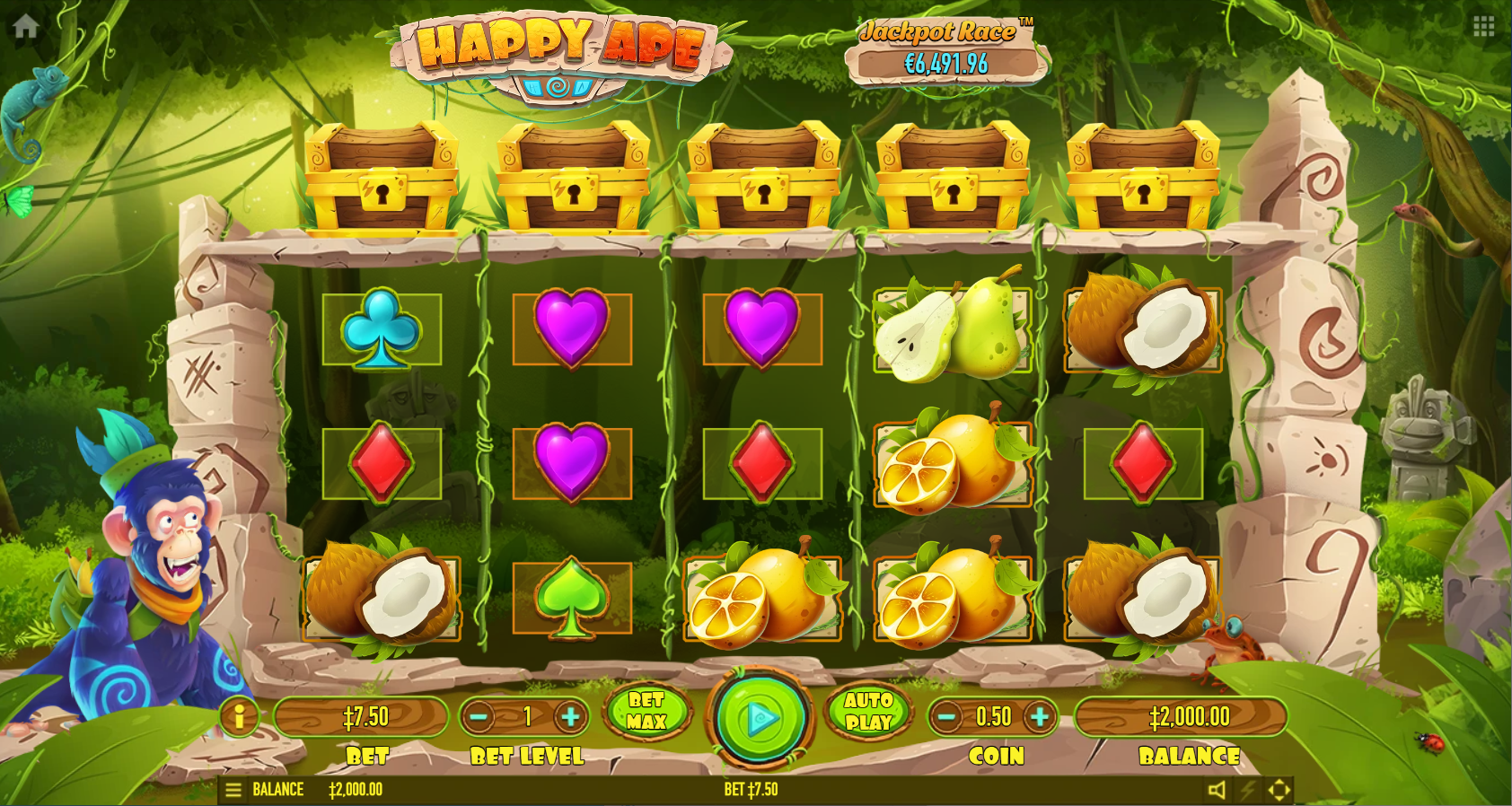The height and width of the screenshot is (806, 1512).
Task: Spin the reels with the green play button
Action: (760, 717)
